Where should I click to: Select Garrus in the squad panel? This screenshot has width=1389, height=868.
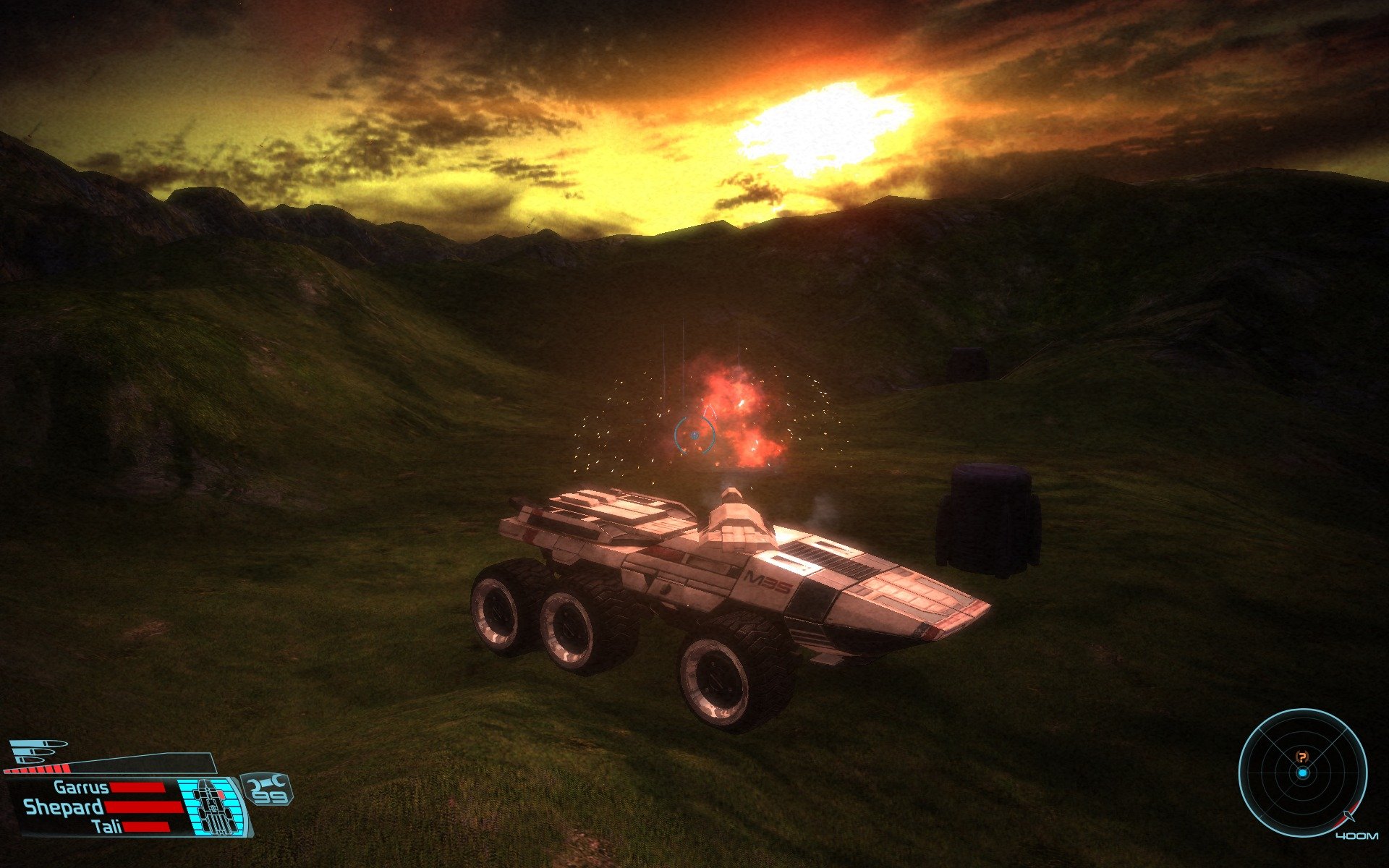coord(81,788)
